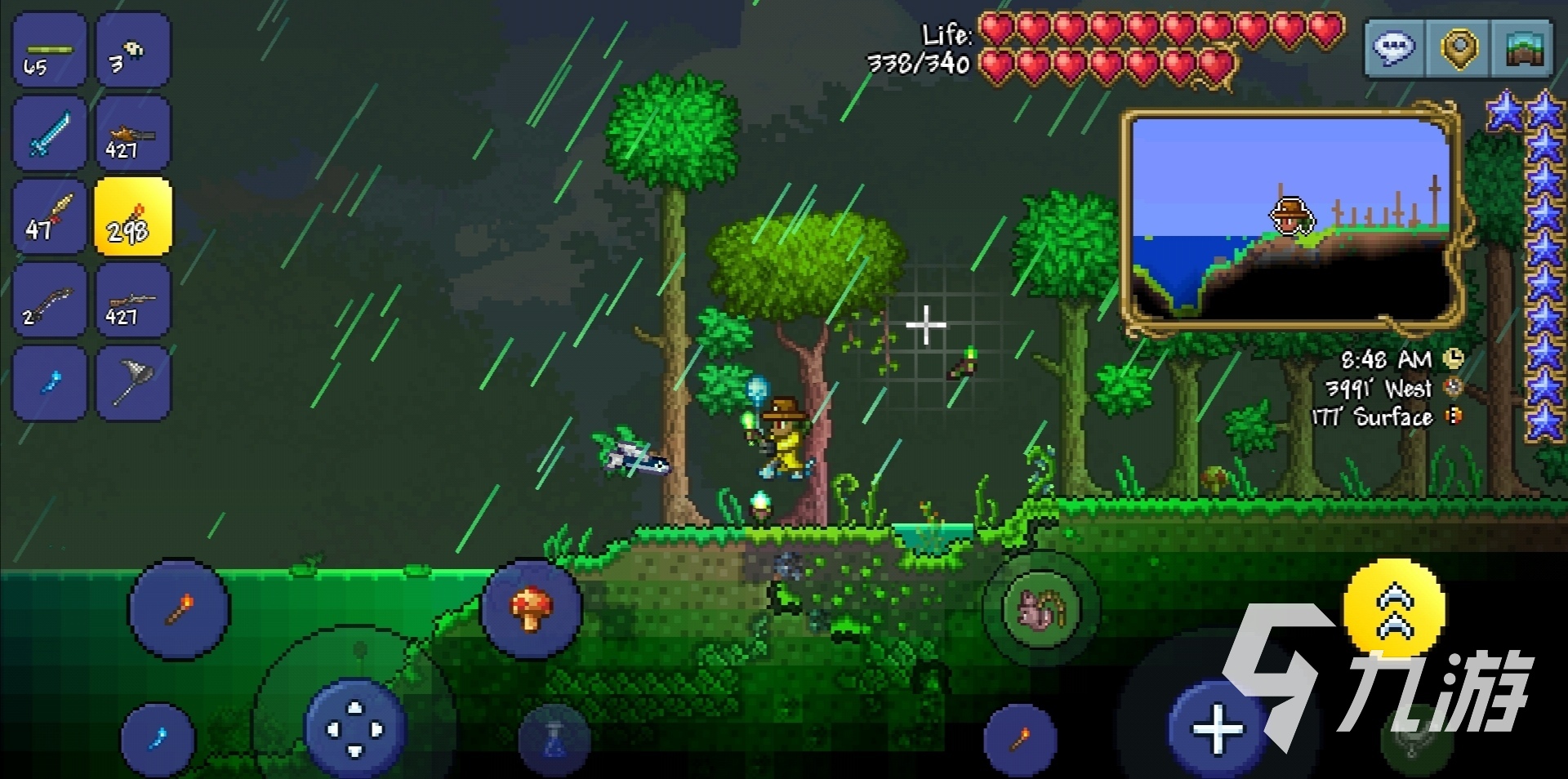Select the blue sword hotbar slot
Screen dimensions: 1568x779
(49, 133)
